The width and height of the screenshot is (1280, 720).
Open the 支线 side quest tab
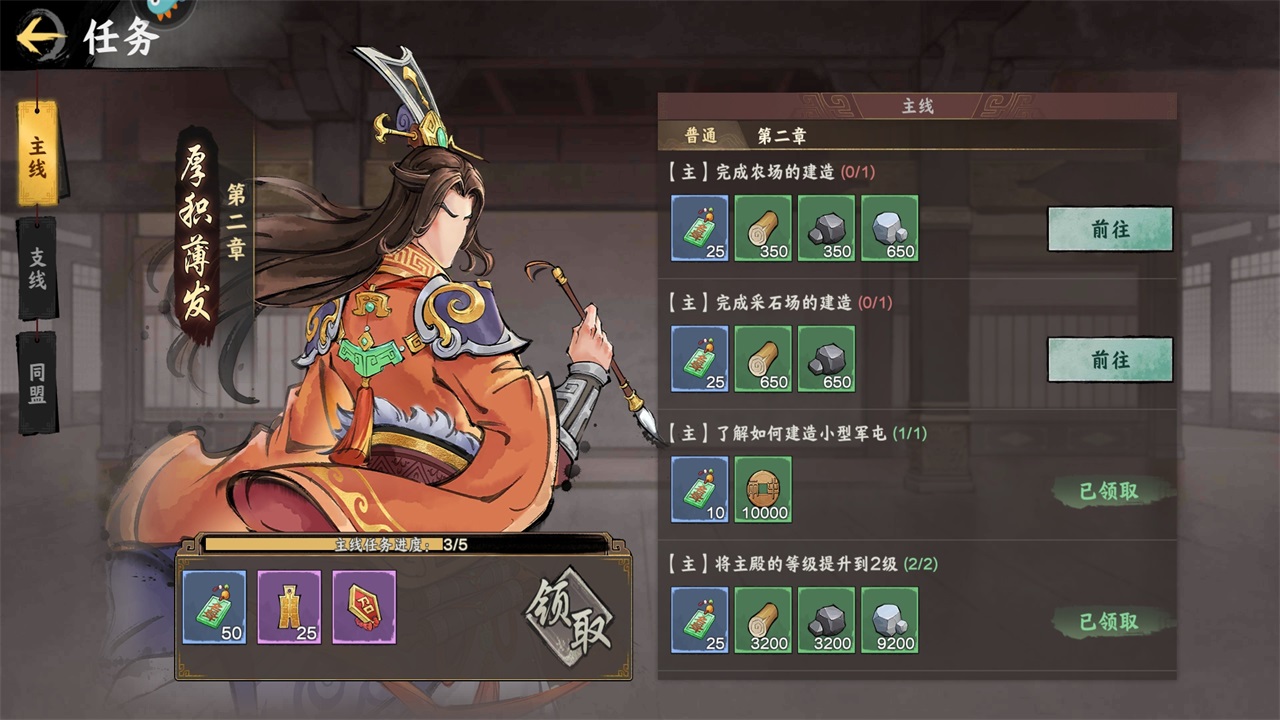pyautogui.click(x=38, y=268)
